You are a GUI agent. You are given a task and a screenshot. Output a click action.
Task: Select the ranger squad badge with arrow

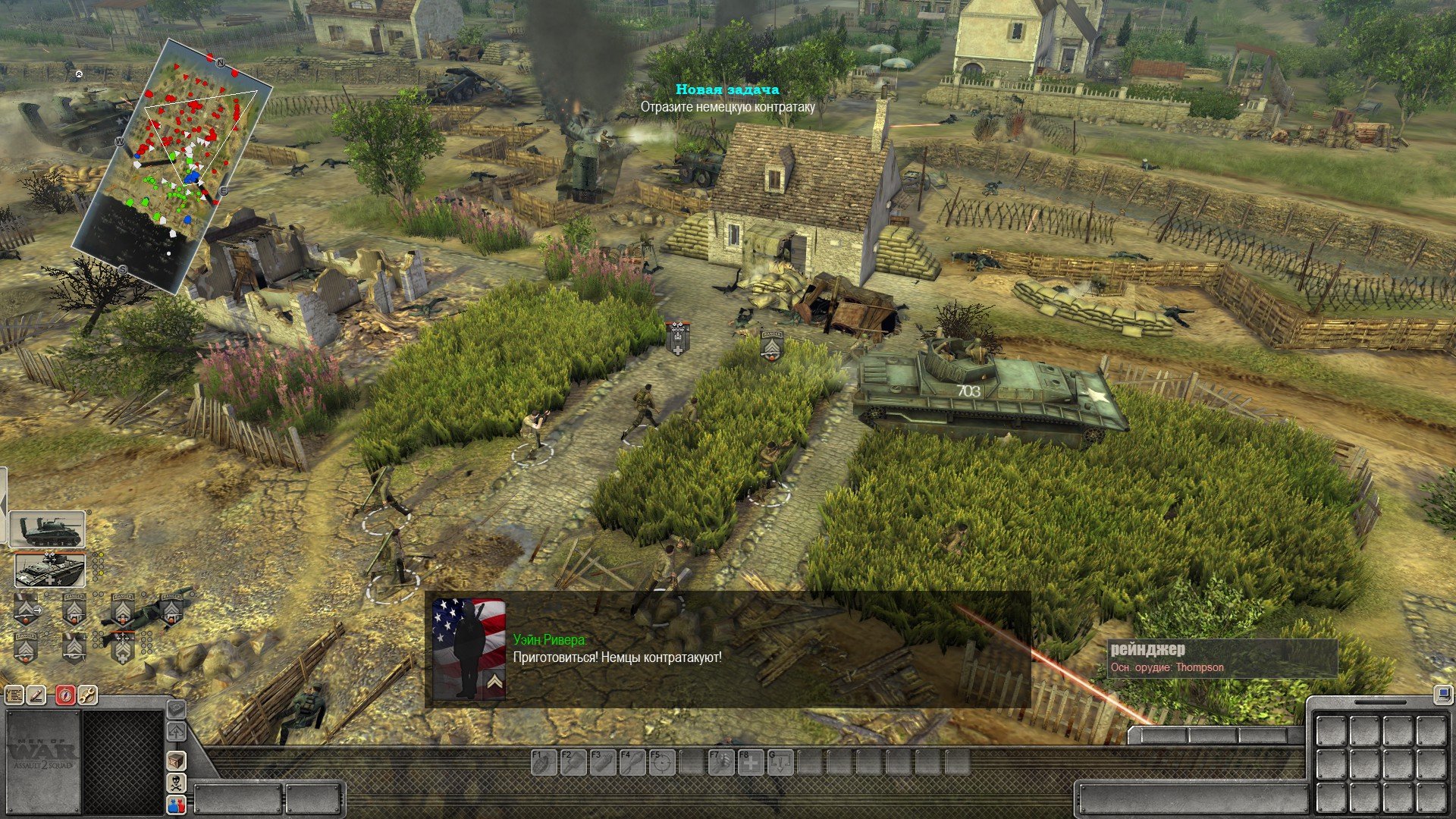pyautogui.click(x=27, y=608)
